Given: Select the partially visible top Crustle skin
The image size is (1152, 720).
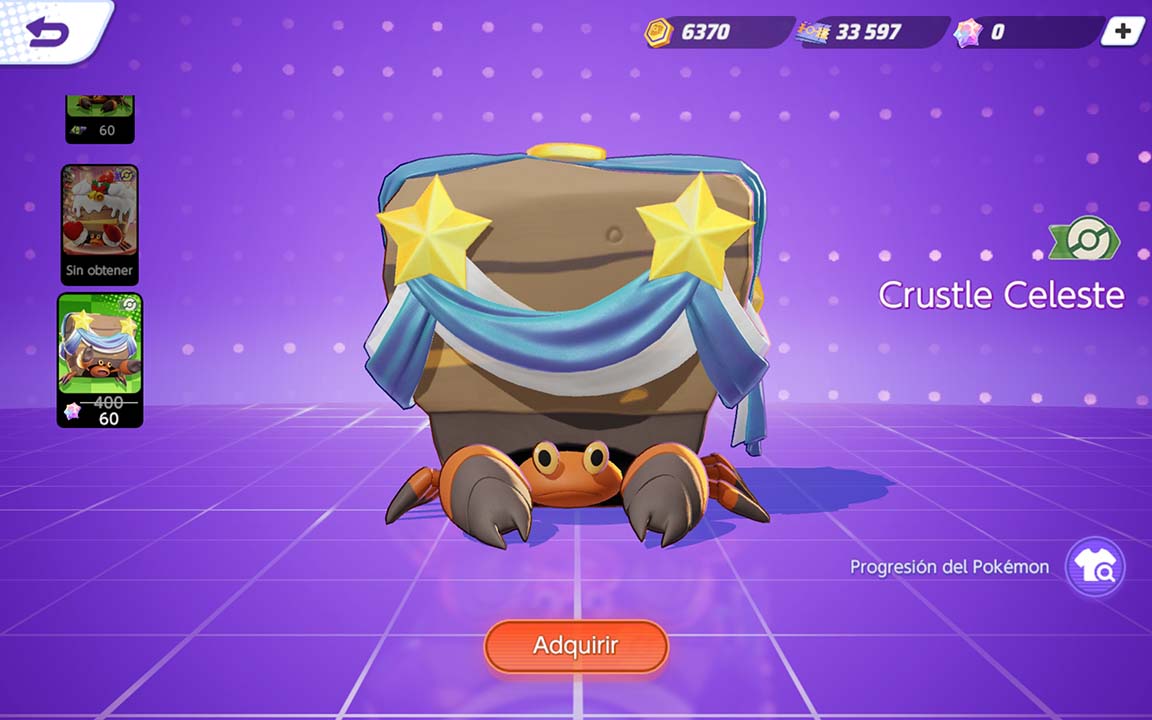Looking at the screenshot, I should [x=100, y=118].
